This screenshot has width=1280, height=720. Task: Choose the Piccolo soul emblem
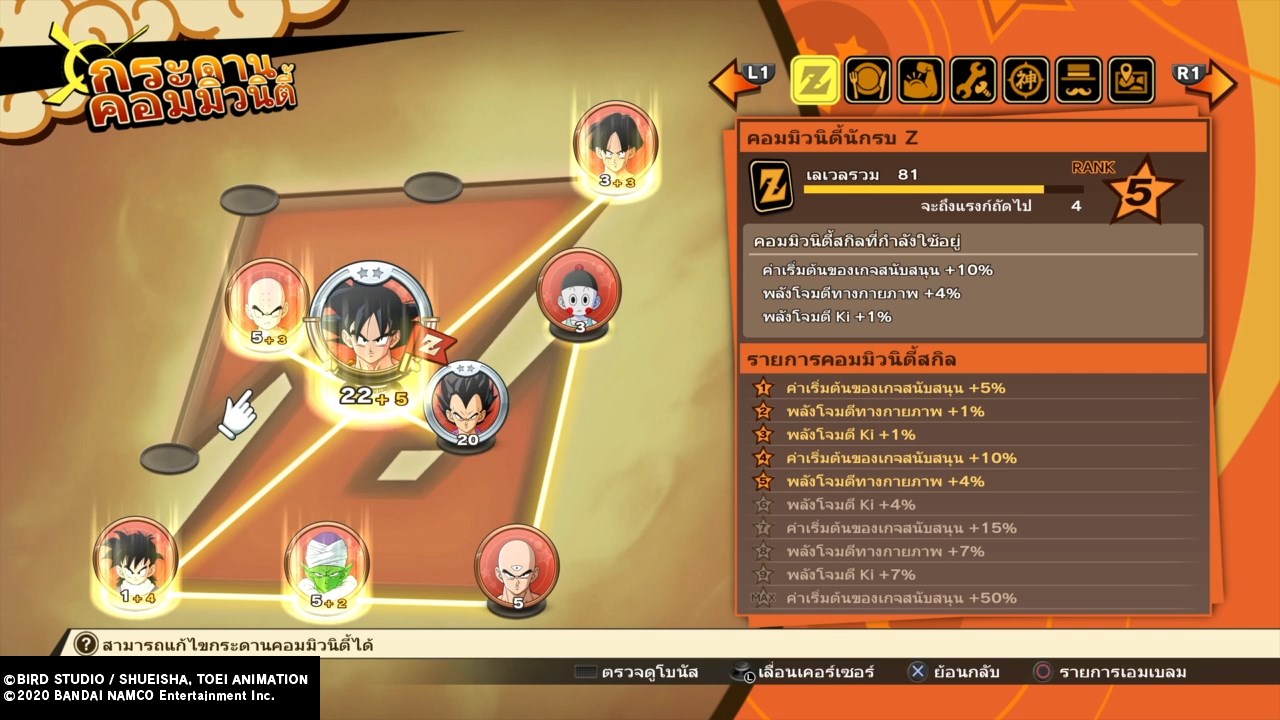click(x=327, y=565)
